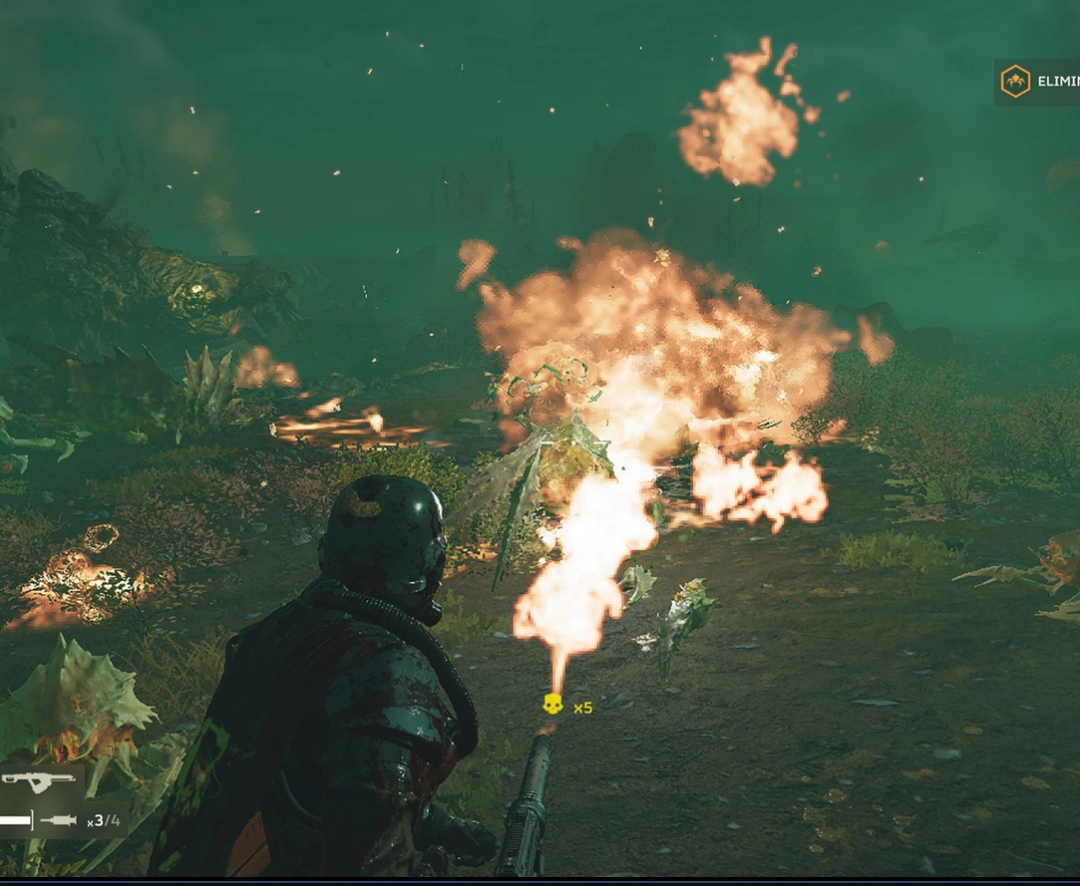Select the equipped flamethrower weapon icon

pyautogui.click(x=38, y=781)
